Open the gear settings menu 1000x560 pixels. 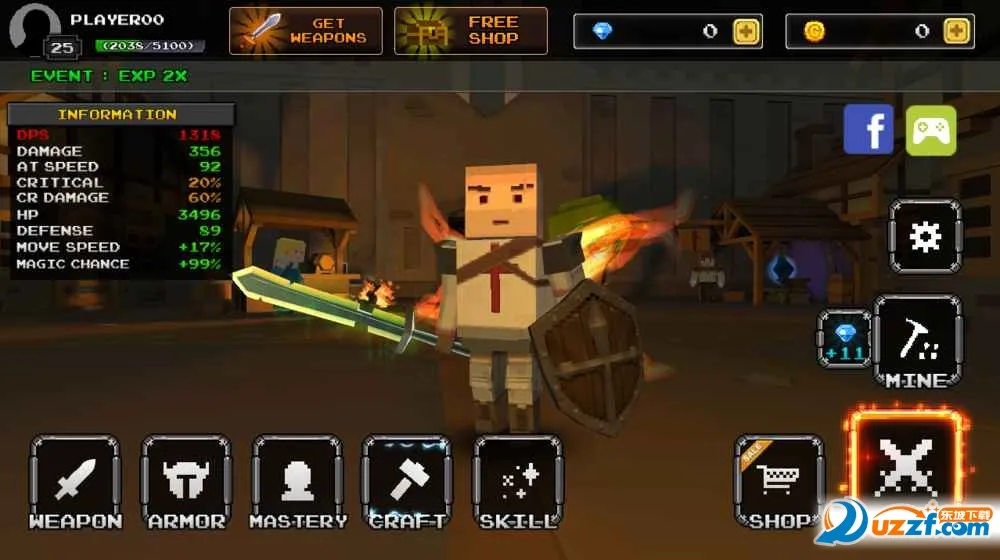pyautogui.click(x=925, y=236)
